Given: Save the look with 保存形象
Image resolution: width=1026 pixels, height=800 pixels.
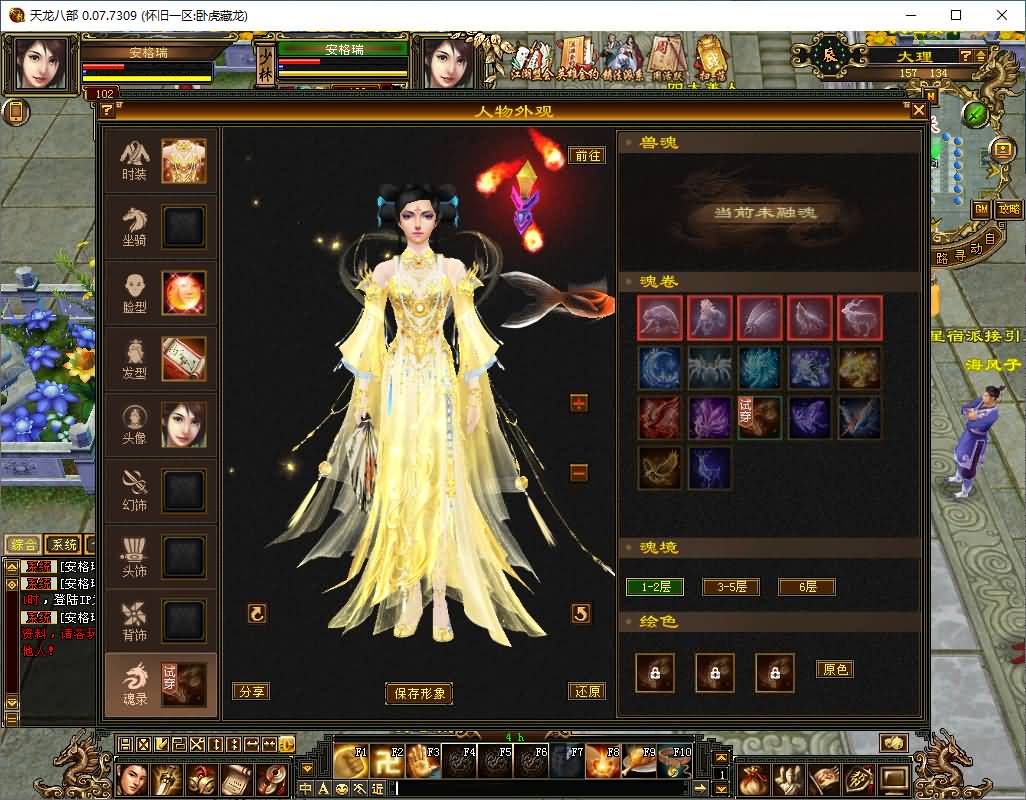Looking at the screenshot, I should coord(418,693).
